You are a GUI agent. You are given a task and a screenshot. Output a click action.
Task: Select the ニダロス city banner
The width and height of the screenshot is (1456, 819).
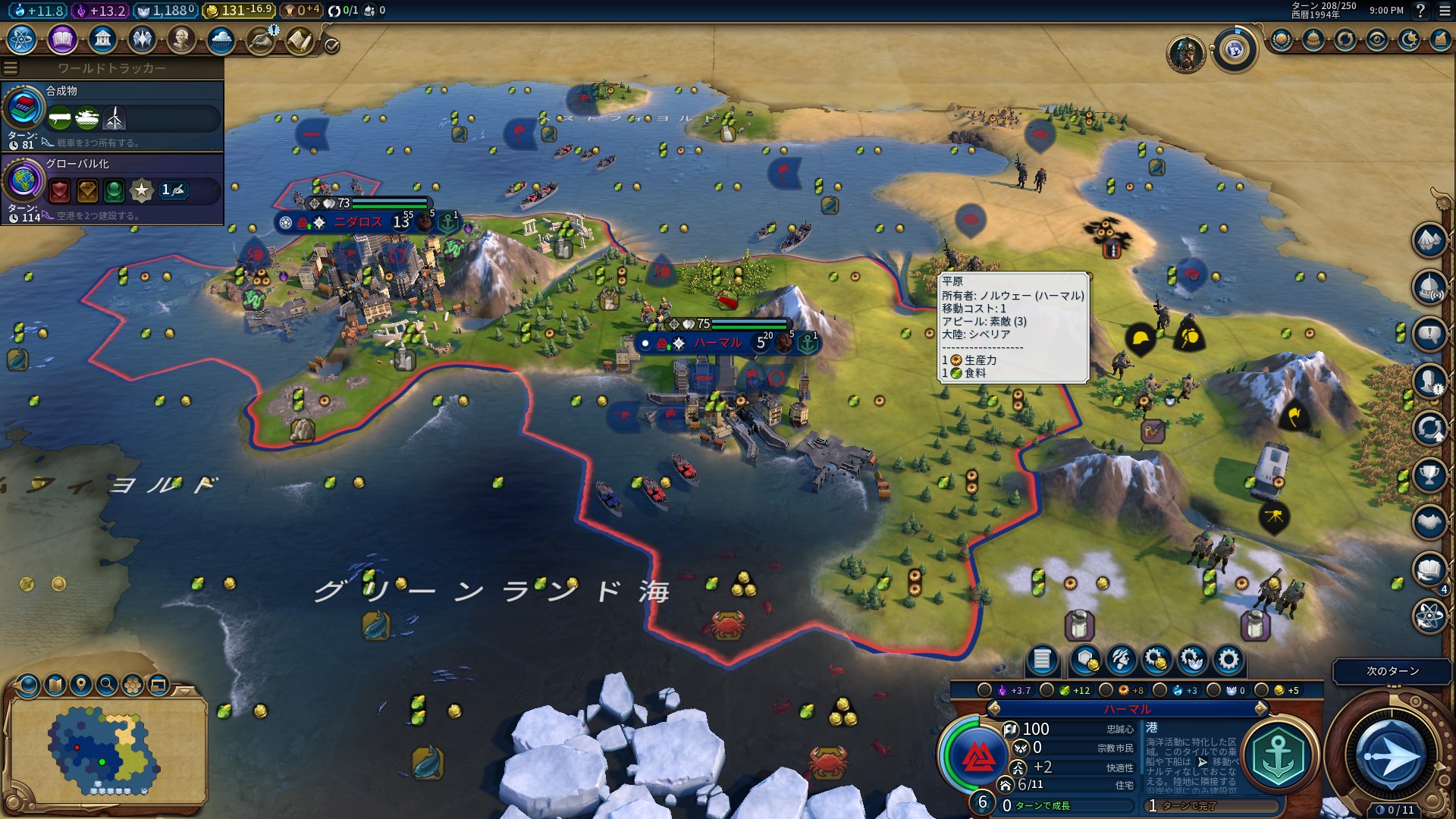point(358,222)
